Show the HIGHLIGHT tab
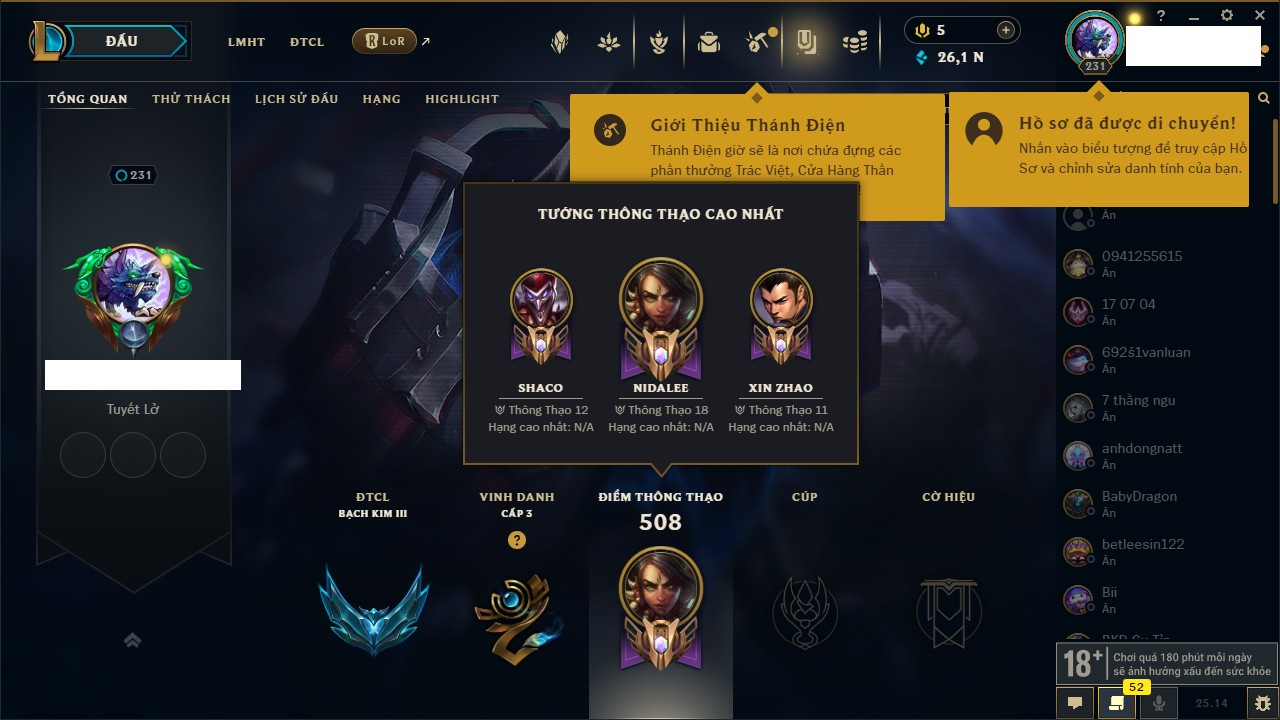The height and width of the screenshot is (720, 1280). pyautogui.click(x=462, y=99)
